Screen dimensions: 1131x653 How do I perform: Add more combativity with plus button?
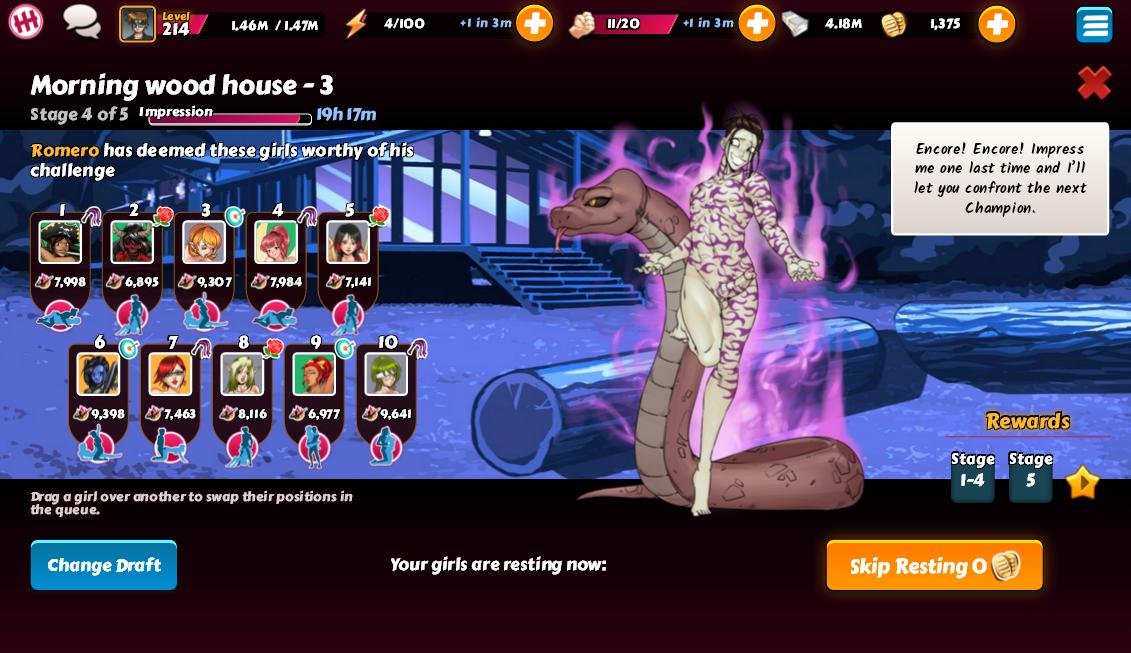click(x=756, y=23)
